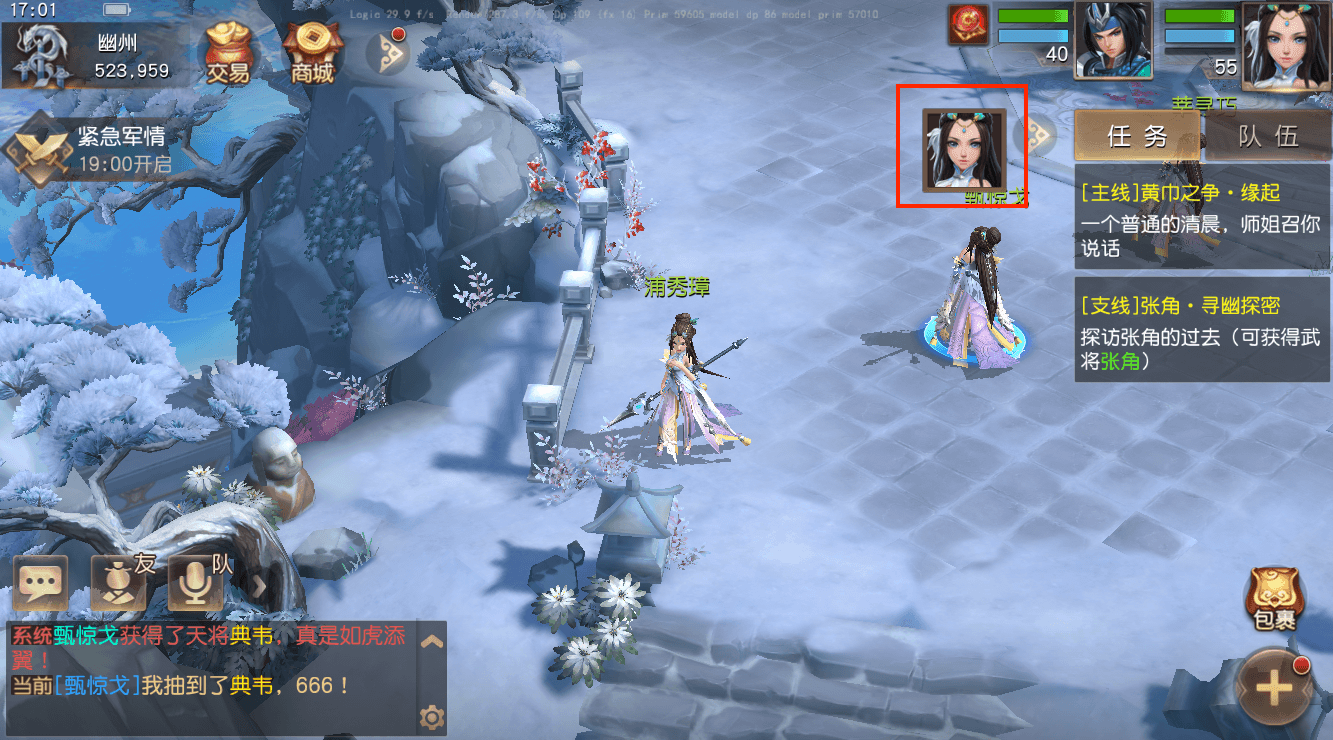The width and height of the screenshot is (1333, 740).
Task: Select the main quest 黄巾之争·缘起
Action: 1202,219
